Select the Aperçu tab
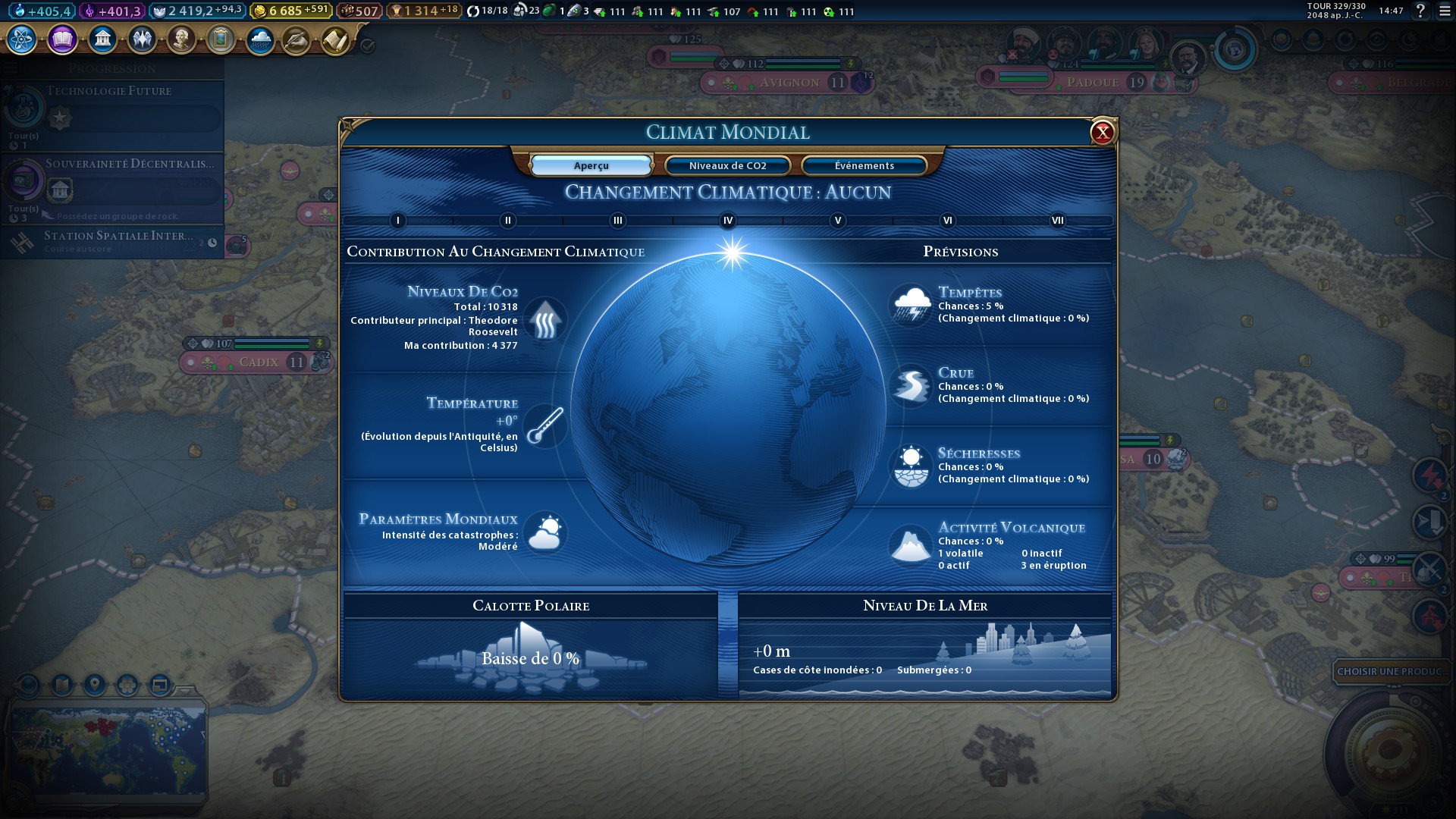Viewport: 1456px width, 819px height. (x=591, y=165)
